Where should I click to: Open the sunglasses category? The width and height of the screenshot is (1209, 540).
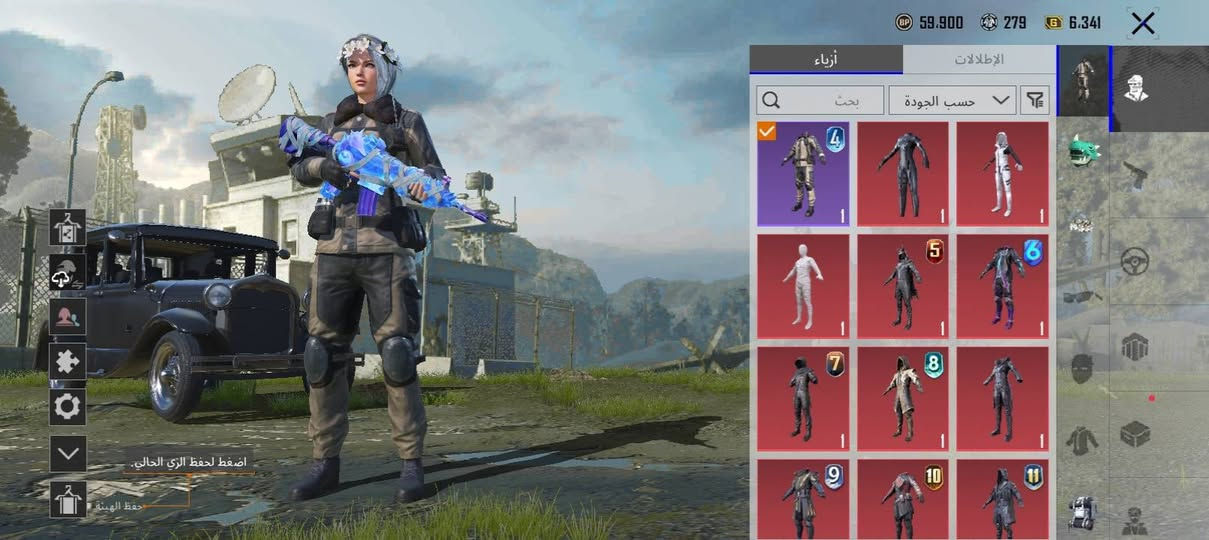[x=1083, y=294]
